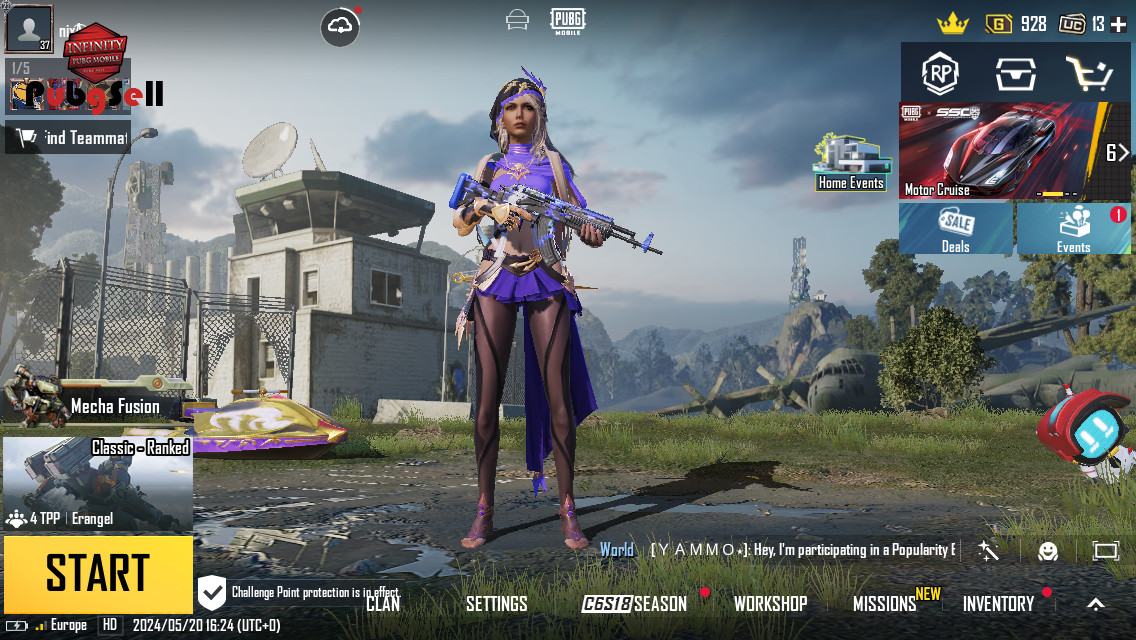Open the Workshop menu
This screenshot has height=640, width=1136.
[x=770, y=603]
